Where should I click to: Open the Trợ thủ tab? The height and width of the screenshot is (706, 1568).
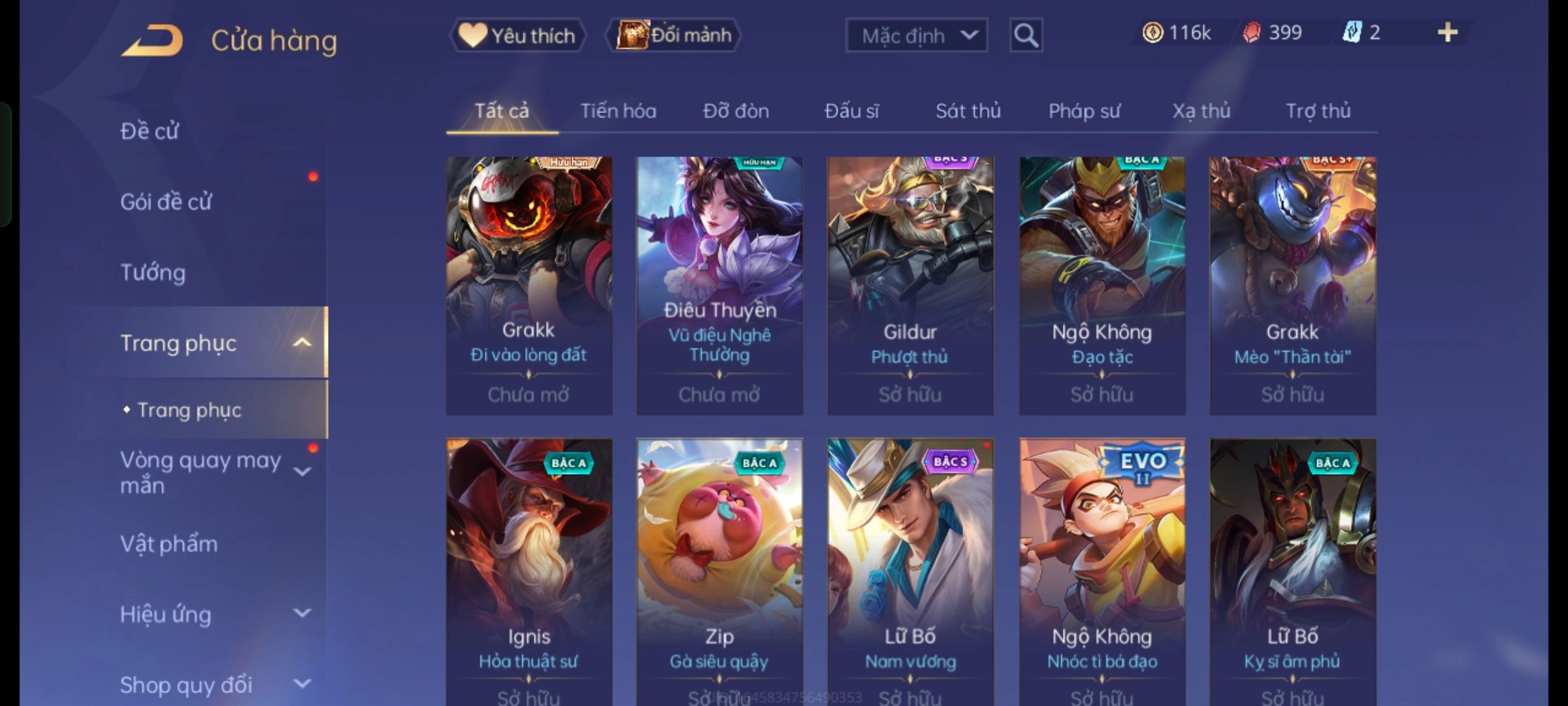(1318, 111)
